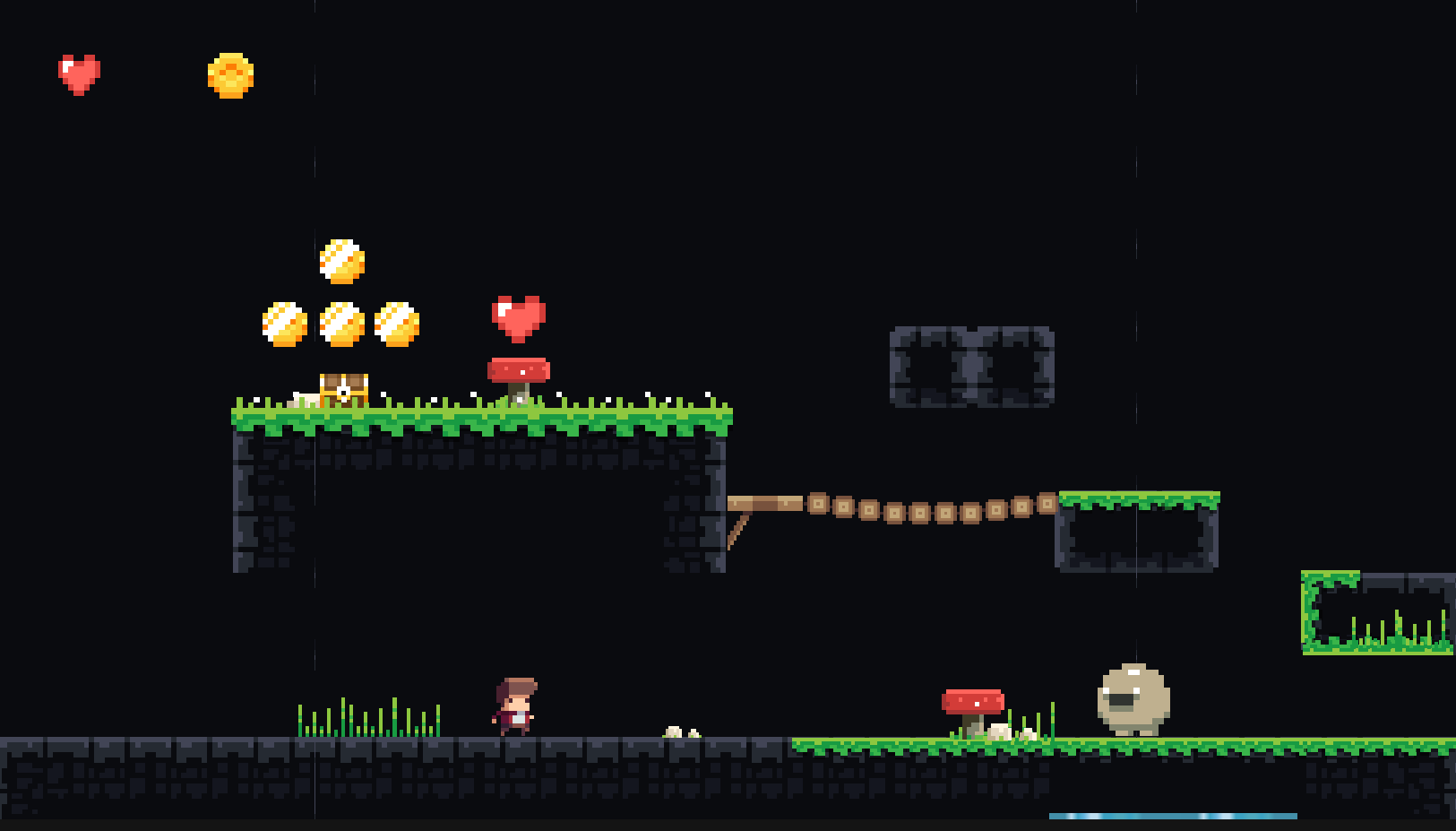Click the coin icon in the HUD

click(229, 74)
